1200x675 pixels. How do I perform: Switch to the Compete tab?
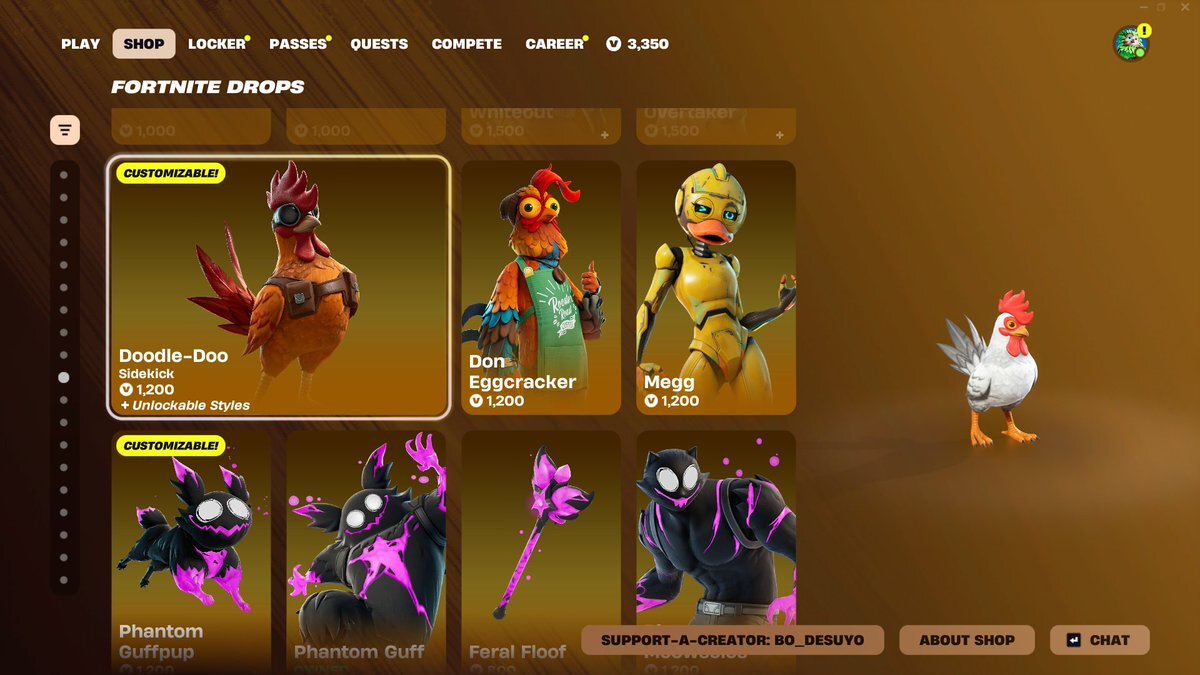(x=467, y=44)
